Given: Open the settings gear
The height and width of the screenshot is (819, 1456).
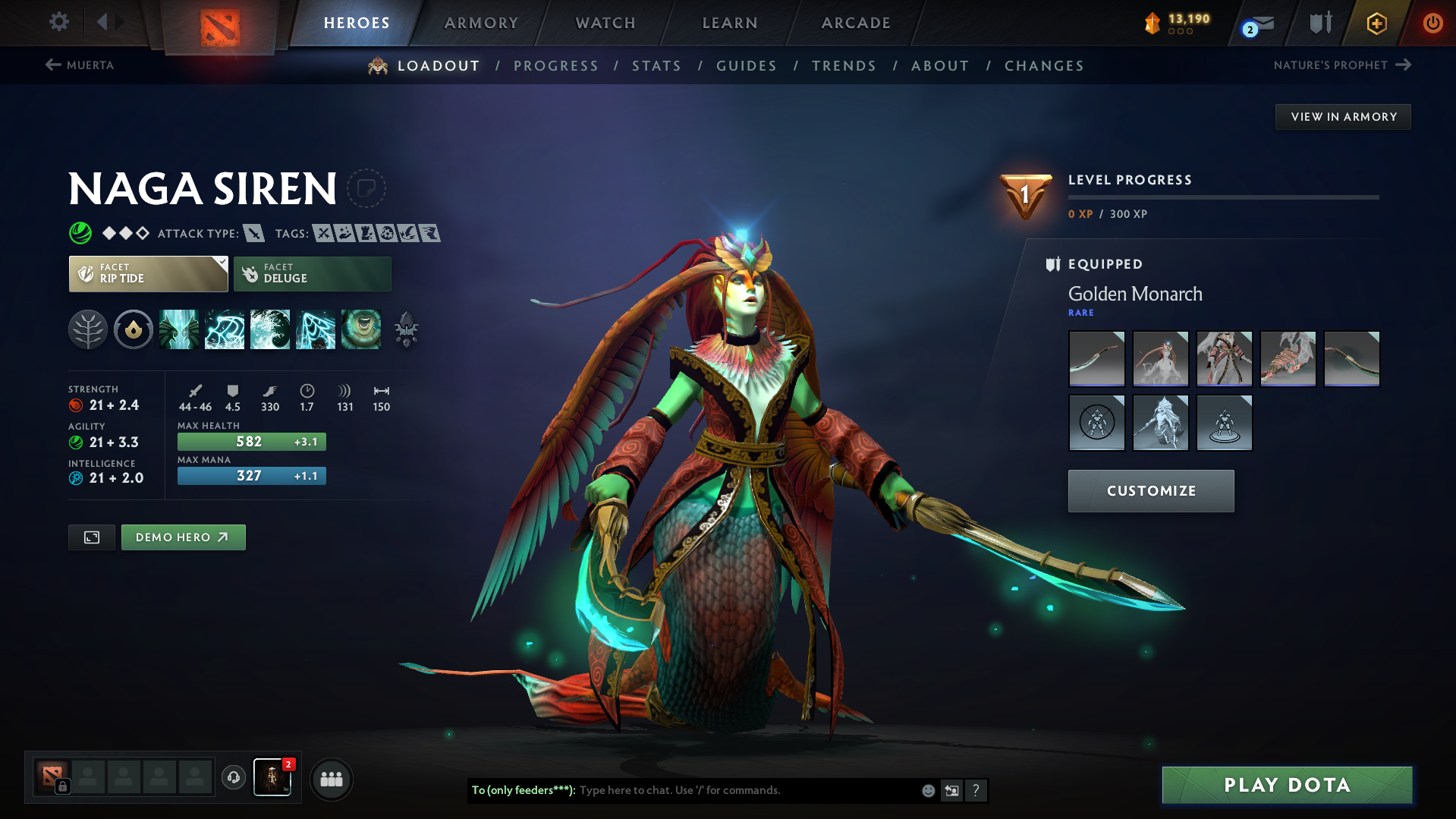Looking at the screenshot, I should tap(58, 22).
